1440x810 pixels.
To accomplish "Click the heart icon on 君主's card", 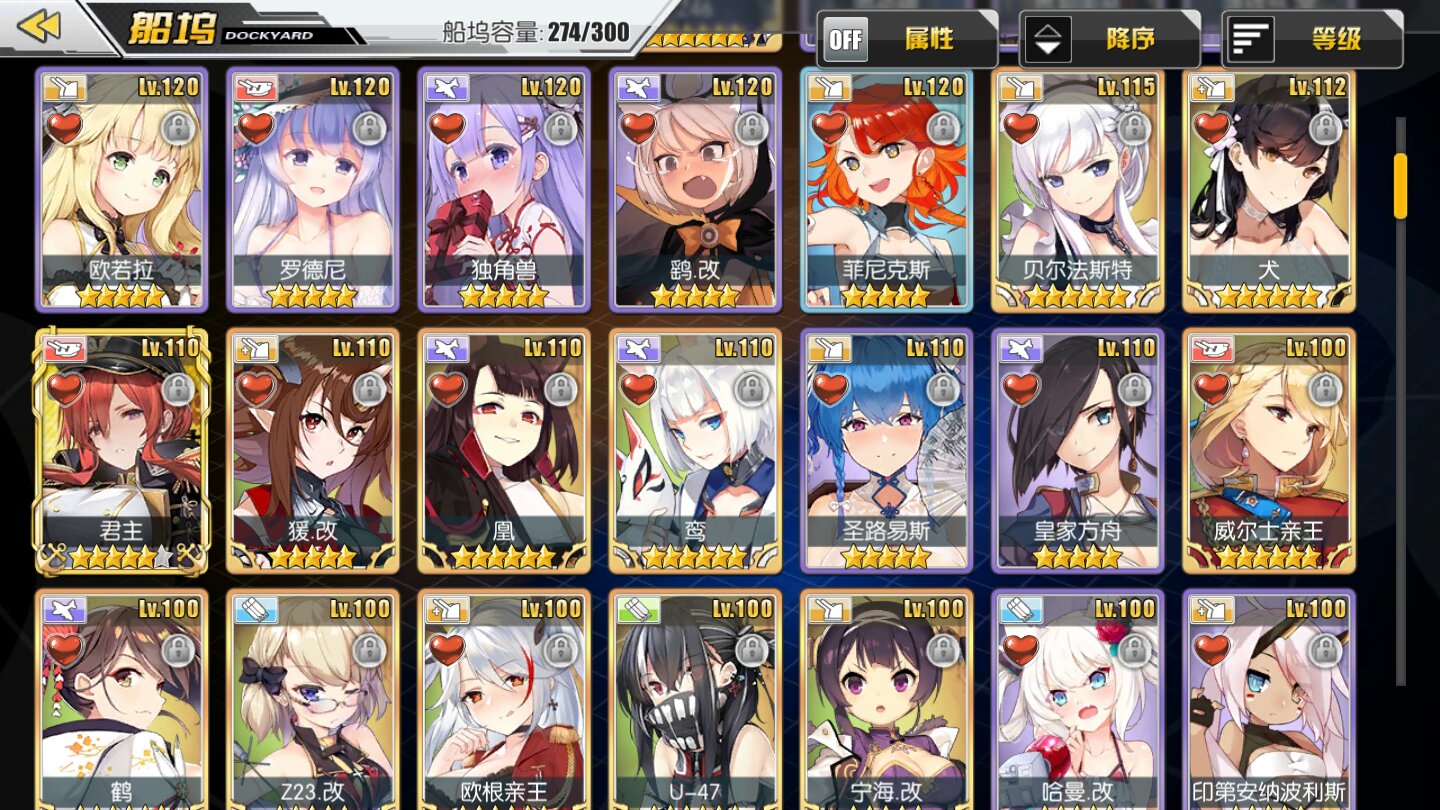I will pyautogui.click(x=64, y=389).
